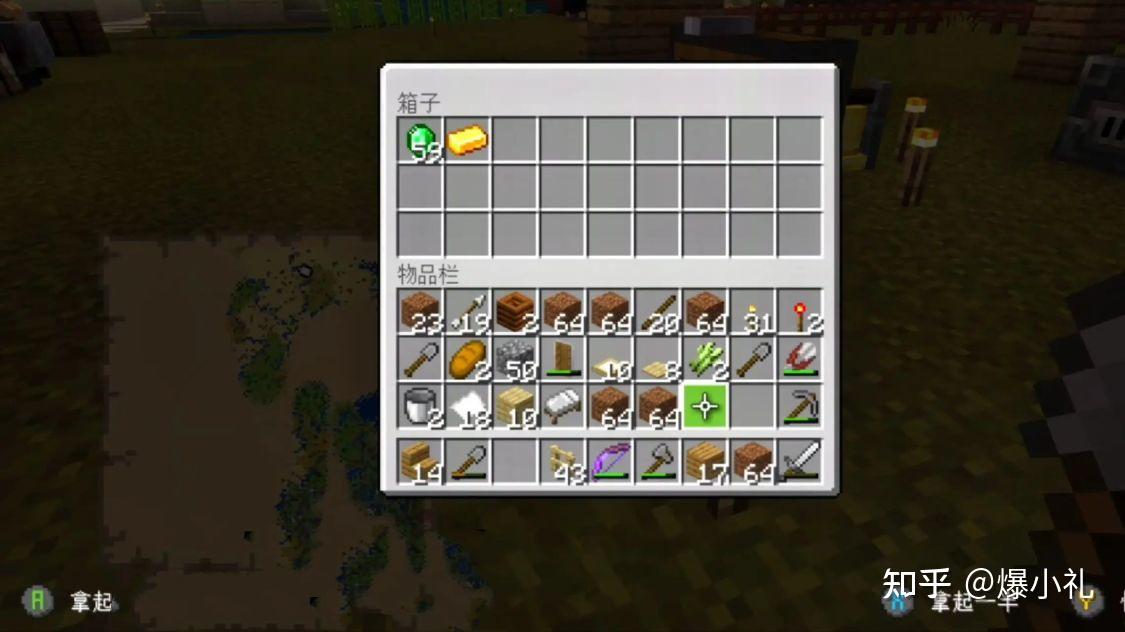Select the redstone torch slot
The width and height of the screenshot is (1125, 632).
point(800,312)
